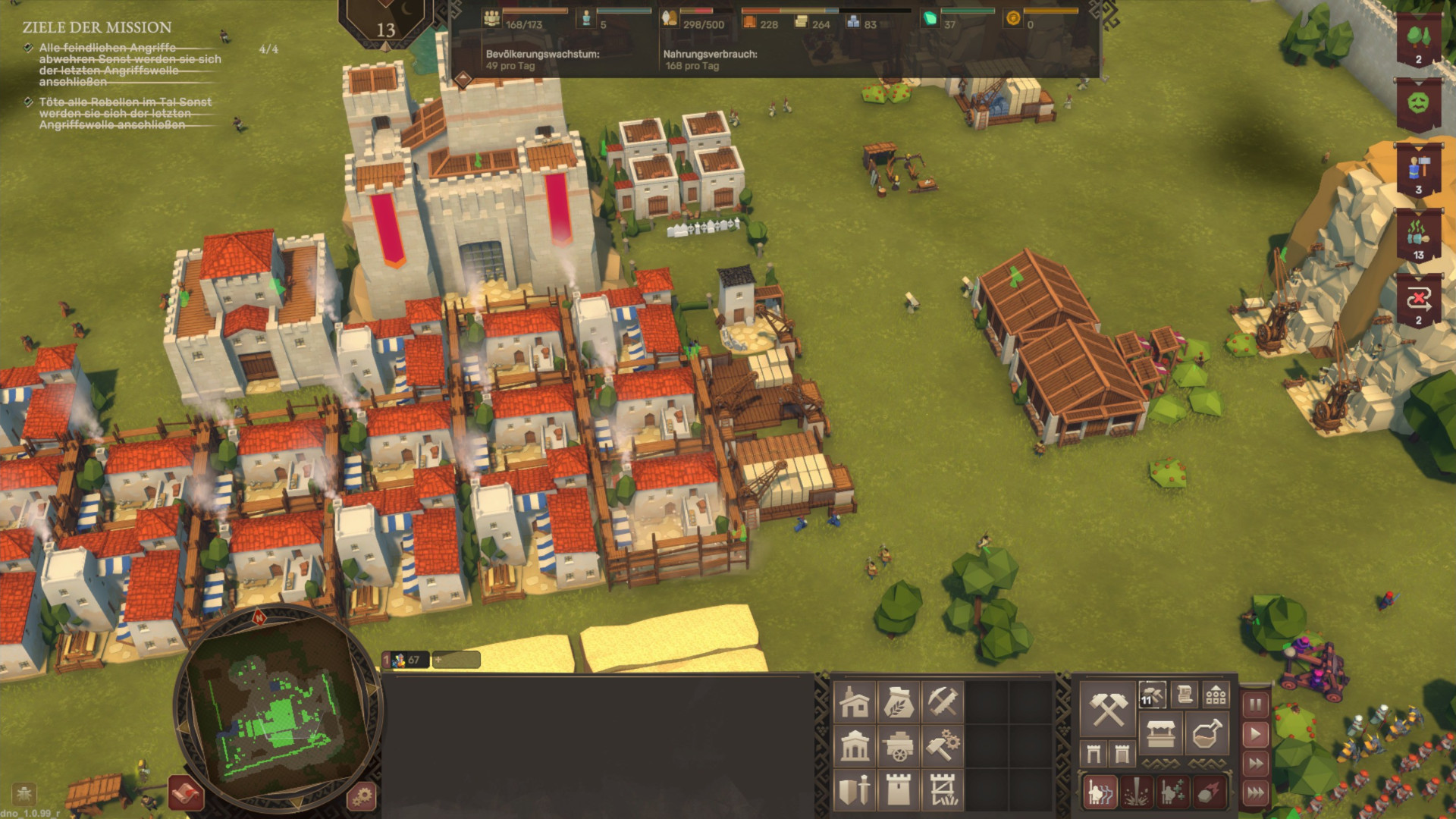Image resolution: width=1456 pixels, height=819 pixels.
Task: Open the crossed hammers build menu
Action: click(x=1107, y=709)
